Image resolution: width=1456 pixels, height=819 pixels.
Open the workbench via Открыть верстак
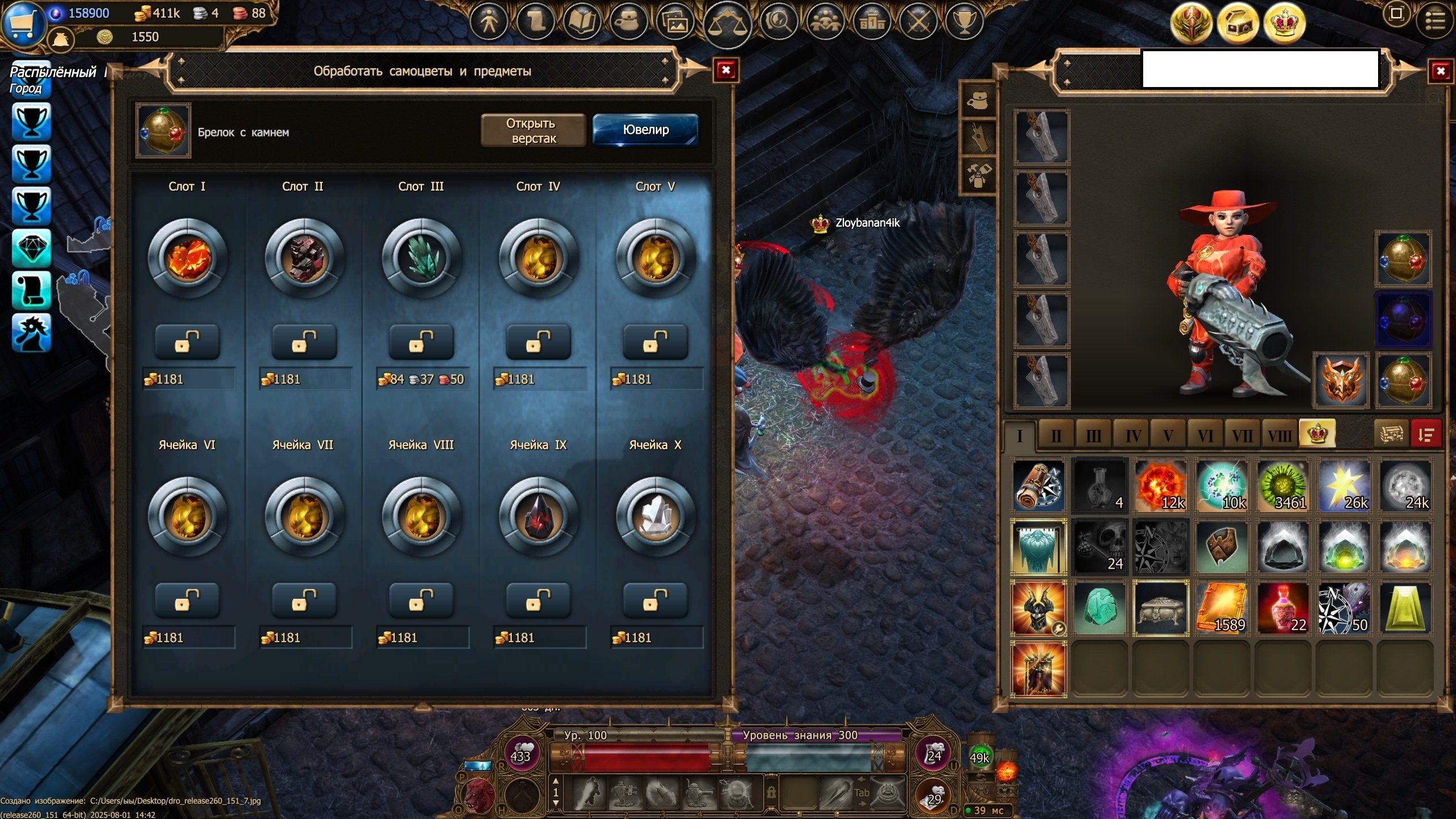click(533, 130)
